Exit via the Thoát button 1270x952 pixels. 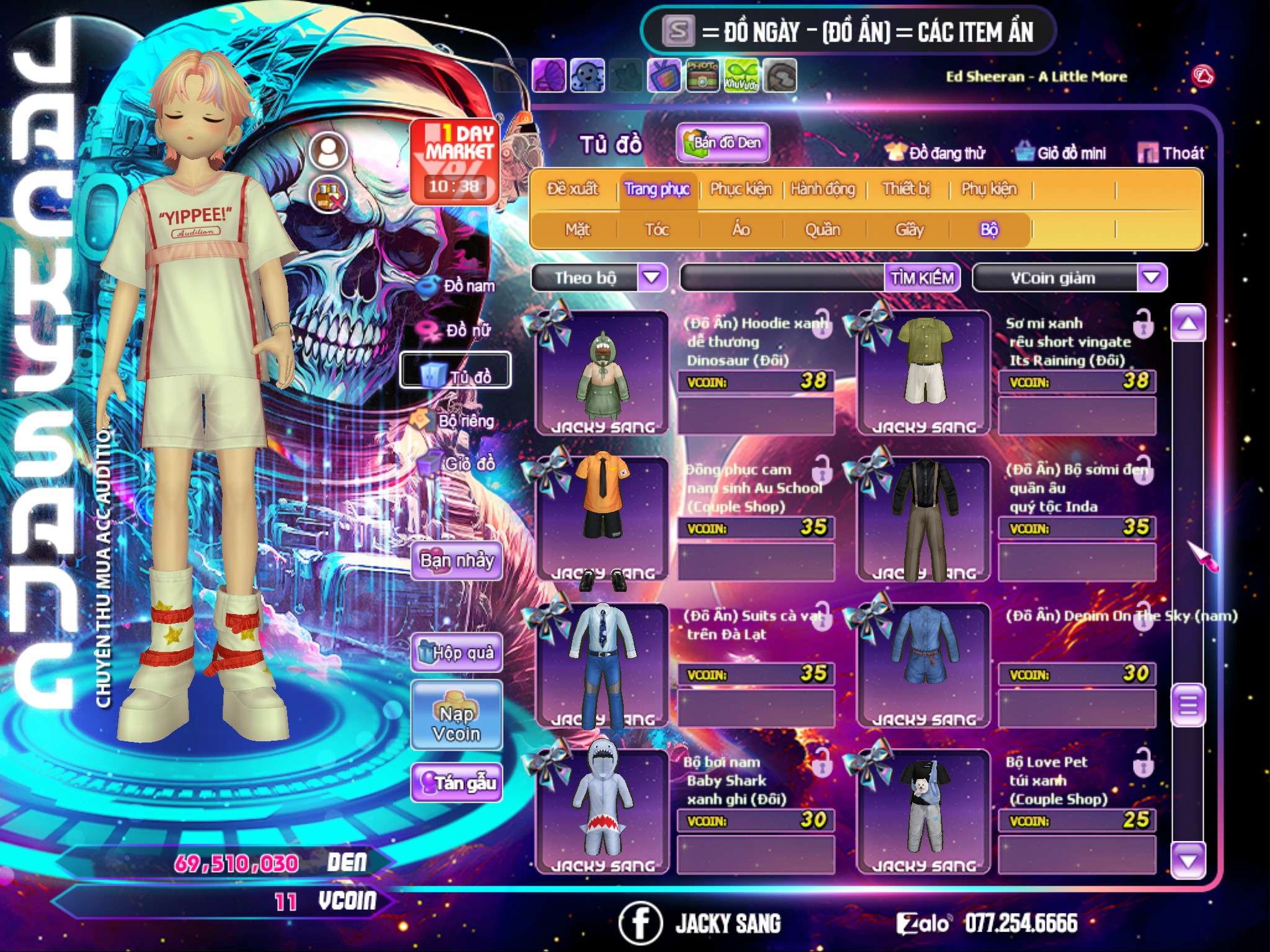[x=1172, y=153]
